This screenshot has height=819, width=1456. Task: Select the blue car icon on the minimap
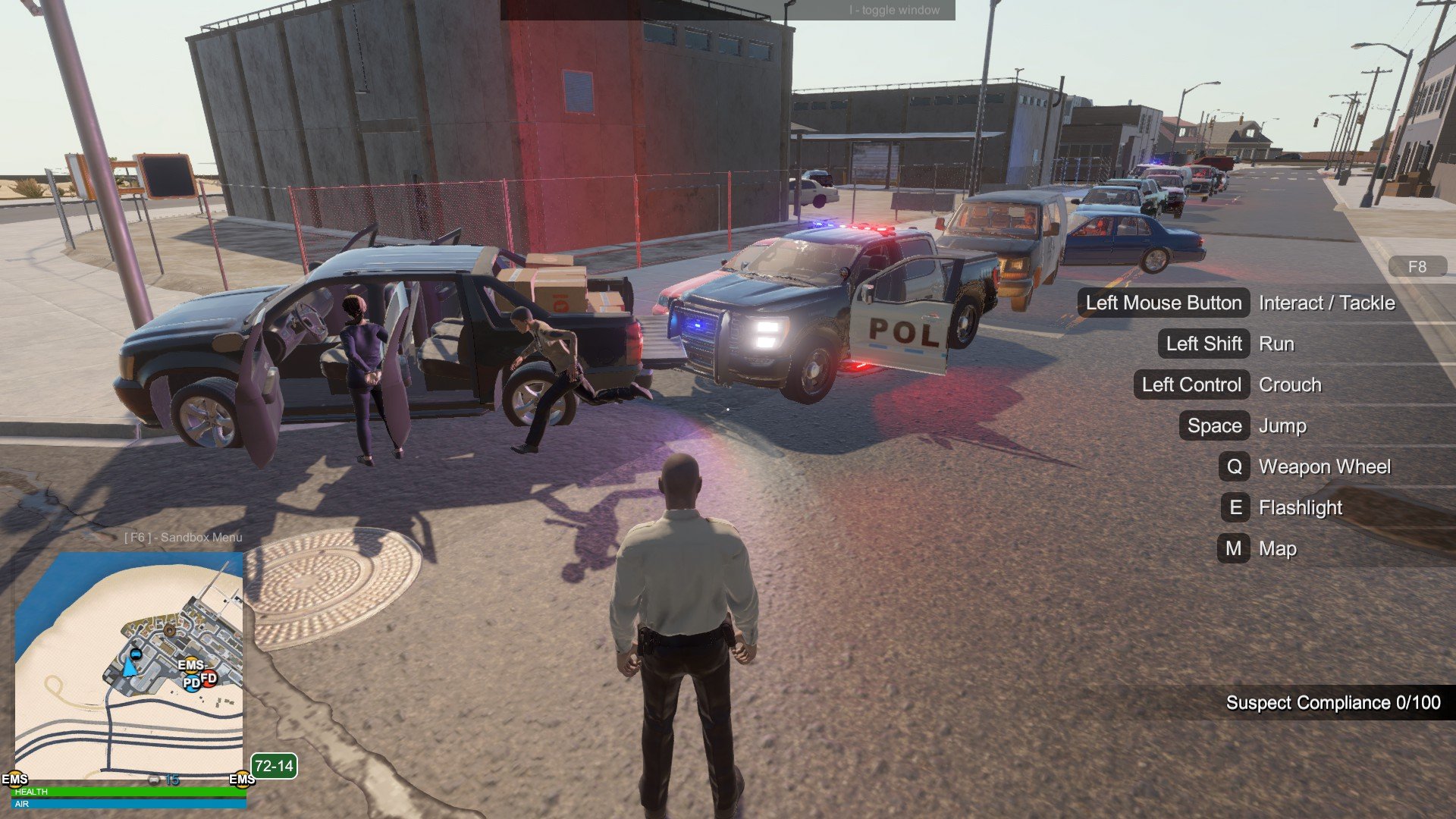pyautogui.click(x=136, y=653)
